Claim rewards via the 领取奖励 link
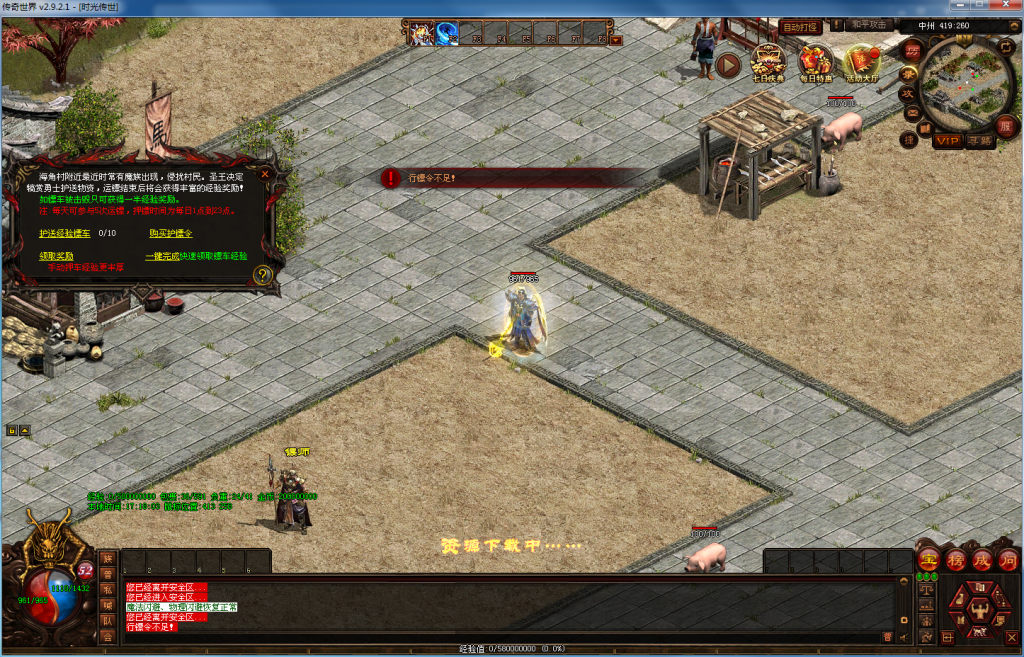1024x657 pixels. pos(56,256)
